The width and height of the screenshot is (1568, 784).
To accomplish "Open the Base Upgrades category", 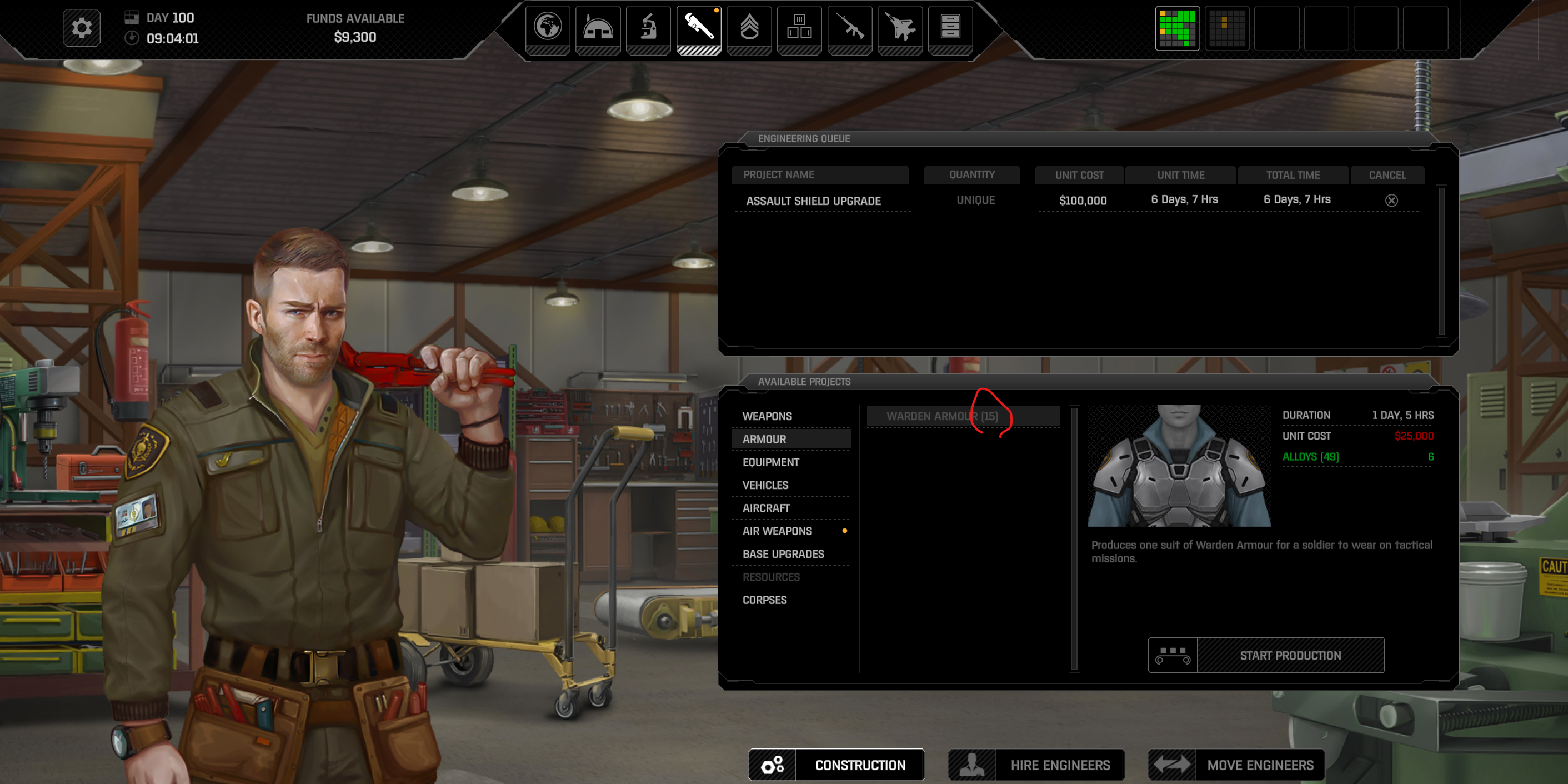I will 783,554.
